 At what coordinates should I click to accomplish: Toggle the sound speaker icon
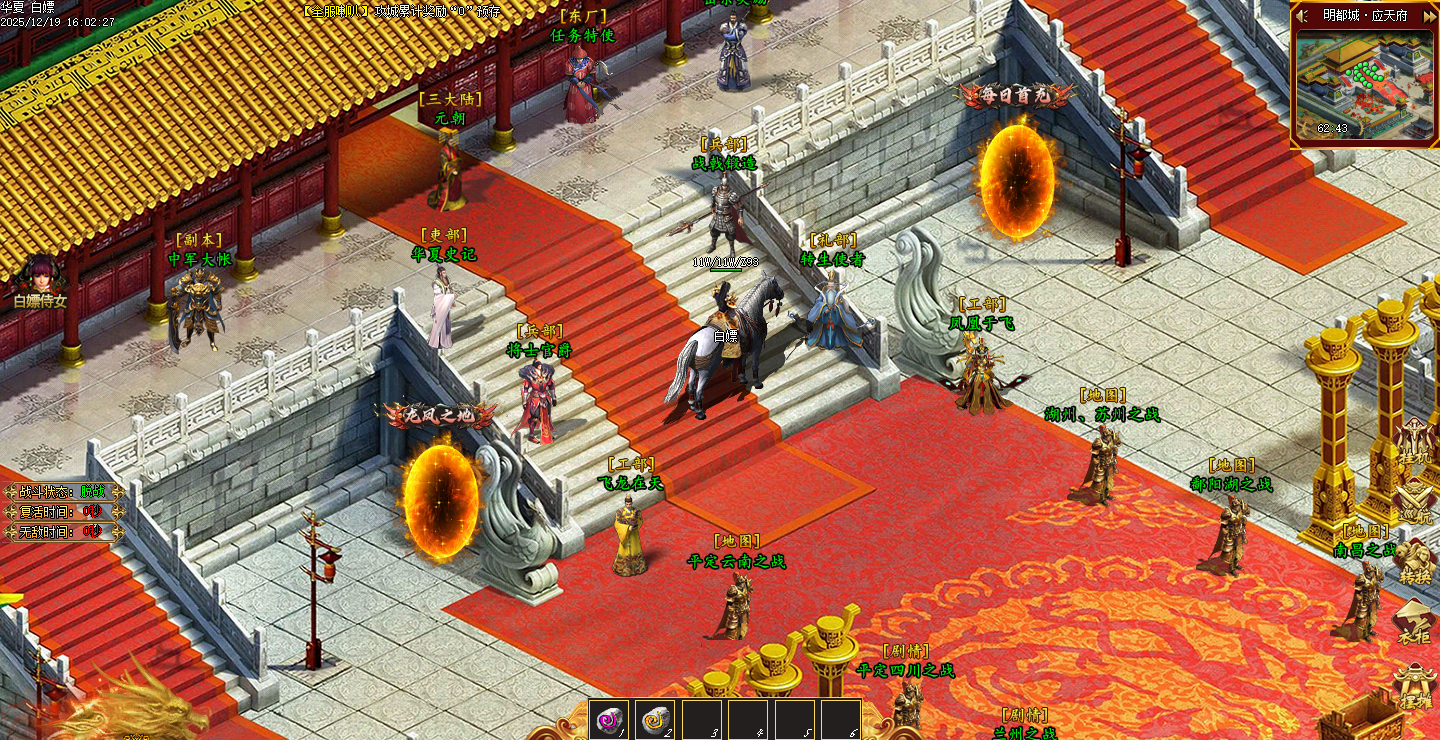tap(1303, 15)
